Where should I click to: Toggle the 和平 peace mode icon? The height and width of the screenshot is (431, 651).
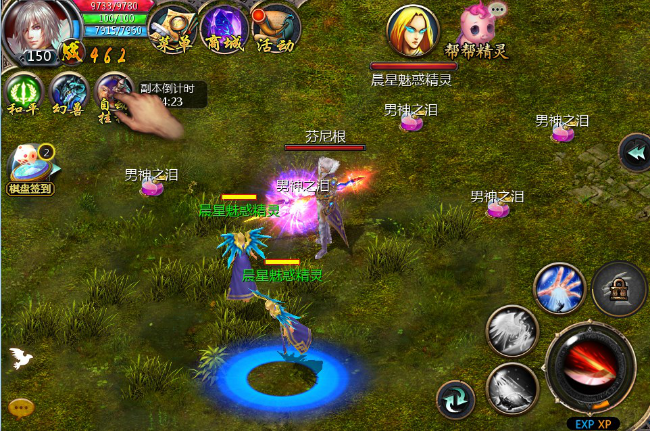tap(23, 94)
